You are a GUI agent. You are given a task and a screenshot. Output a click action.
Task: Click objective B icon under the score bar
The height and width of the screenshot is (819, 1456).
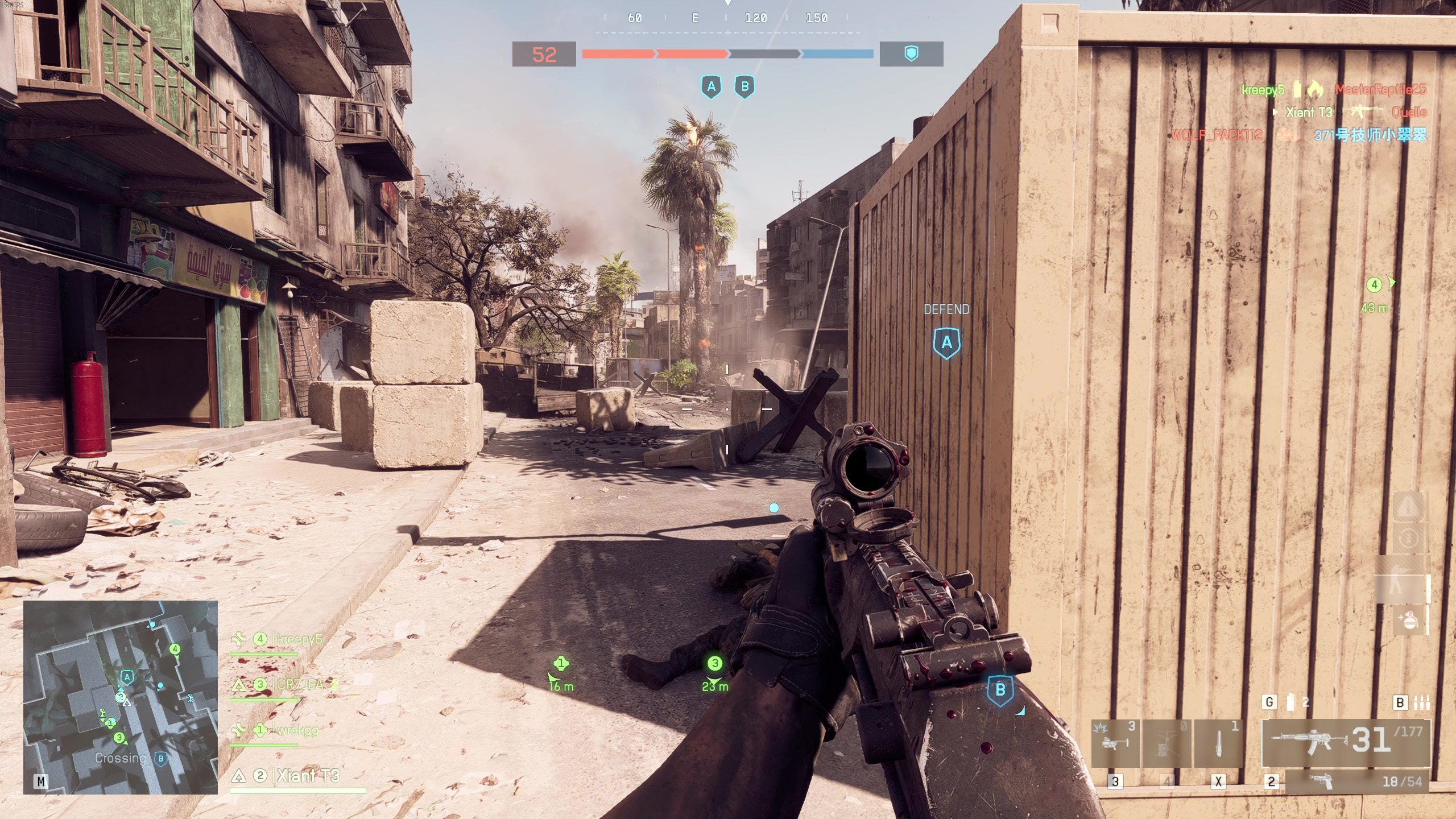pos(744,87)
